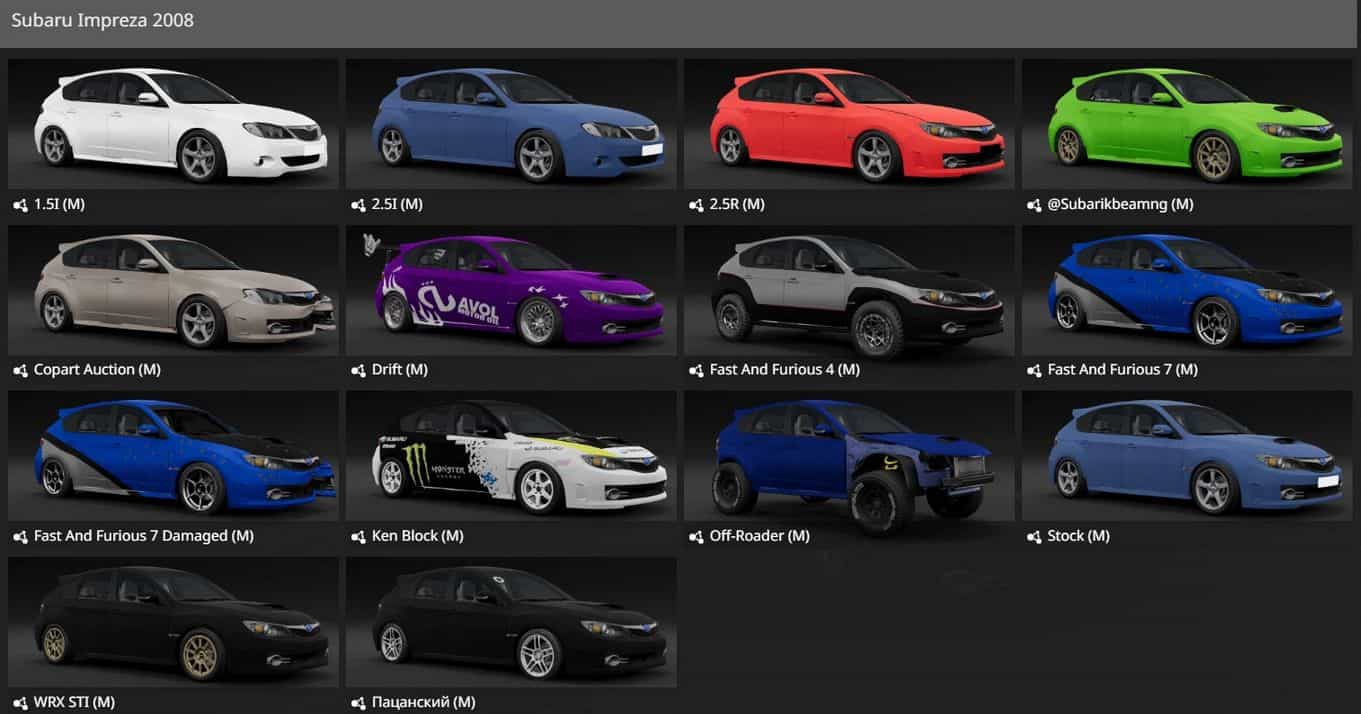Select the Off-Roader (M) configuration
The width and height of the screenshot is (1361, 714).
pyautogui.click(x=849, y=456)
